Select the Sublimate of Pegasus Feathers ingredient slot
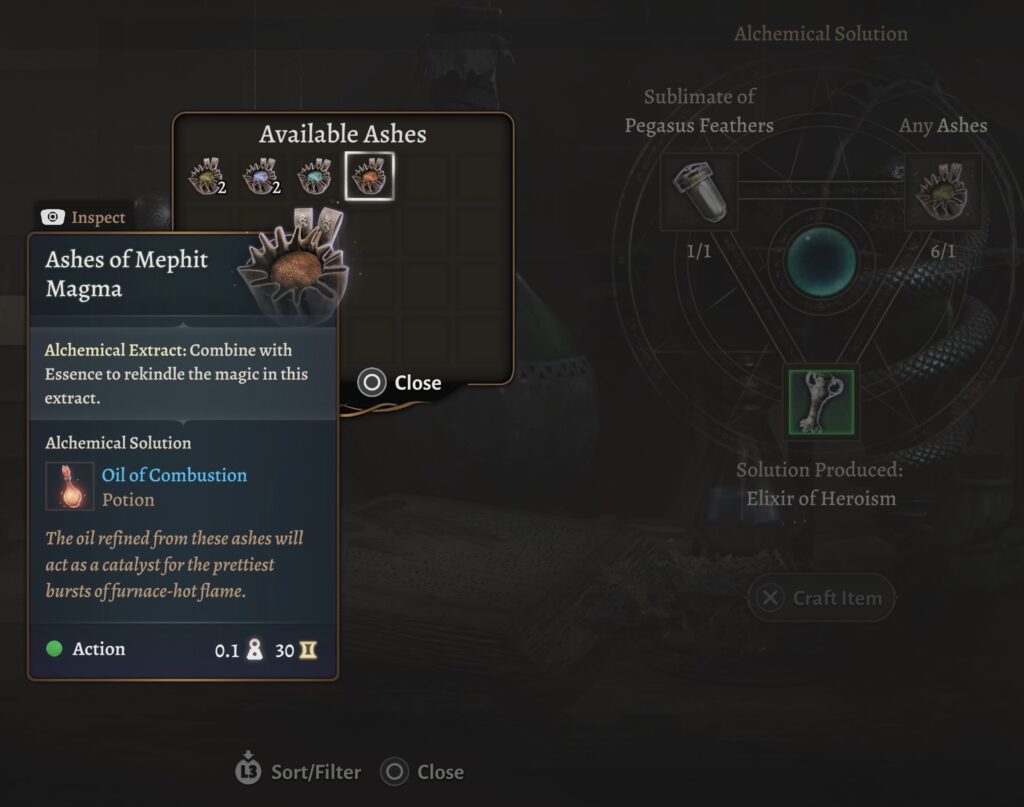 tap(699, 192)
